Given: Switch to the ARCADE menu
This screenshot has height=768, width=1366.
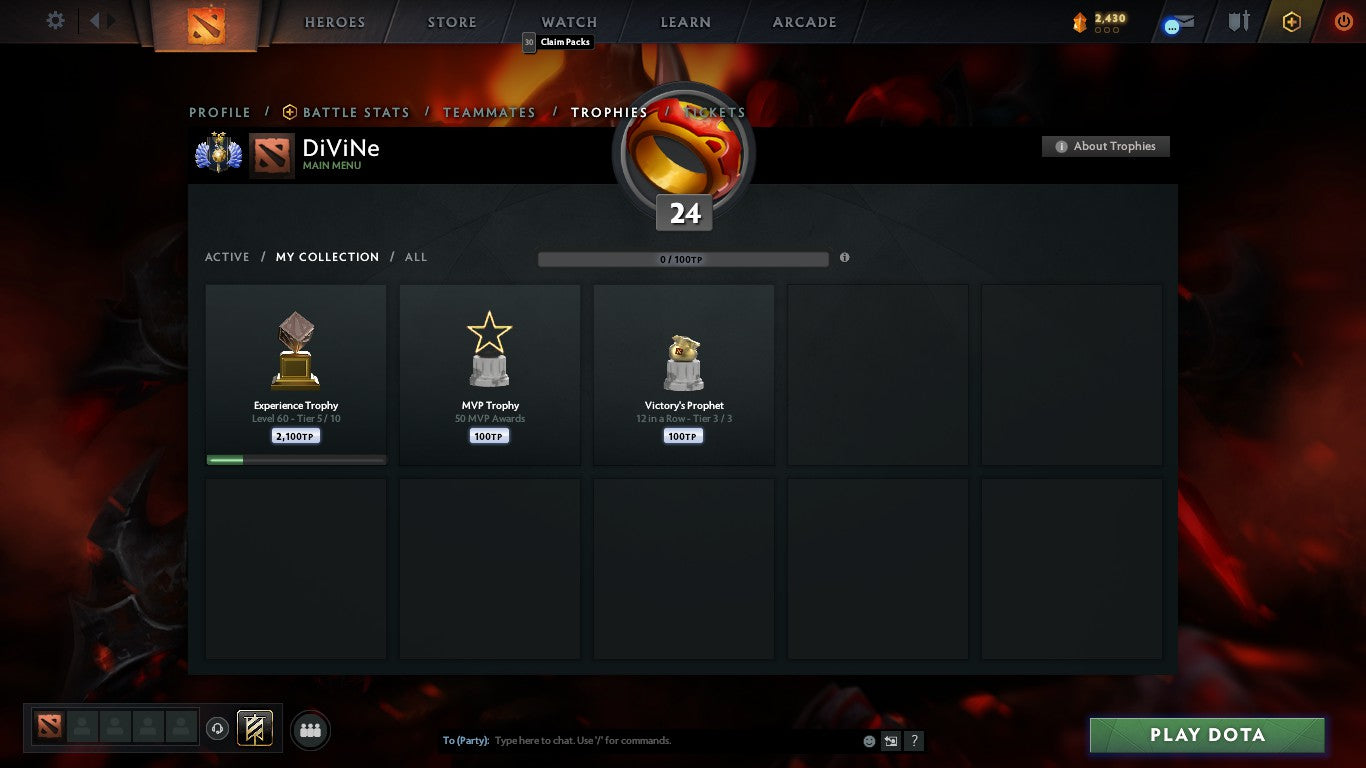Looking at the screenshot, I should (x=803, y=21).
